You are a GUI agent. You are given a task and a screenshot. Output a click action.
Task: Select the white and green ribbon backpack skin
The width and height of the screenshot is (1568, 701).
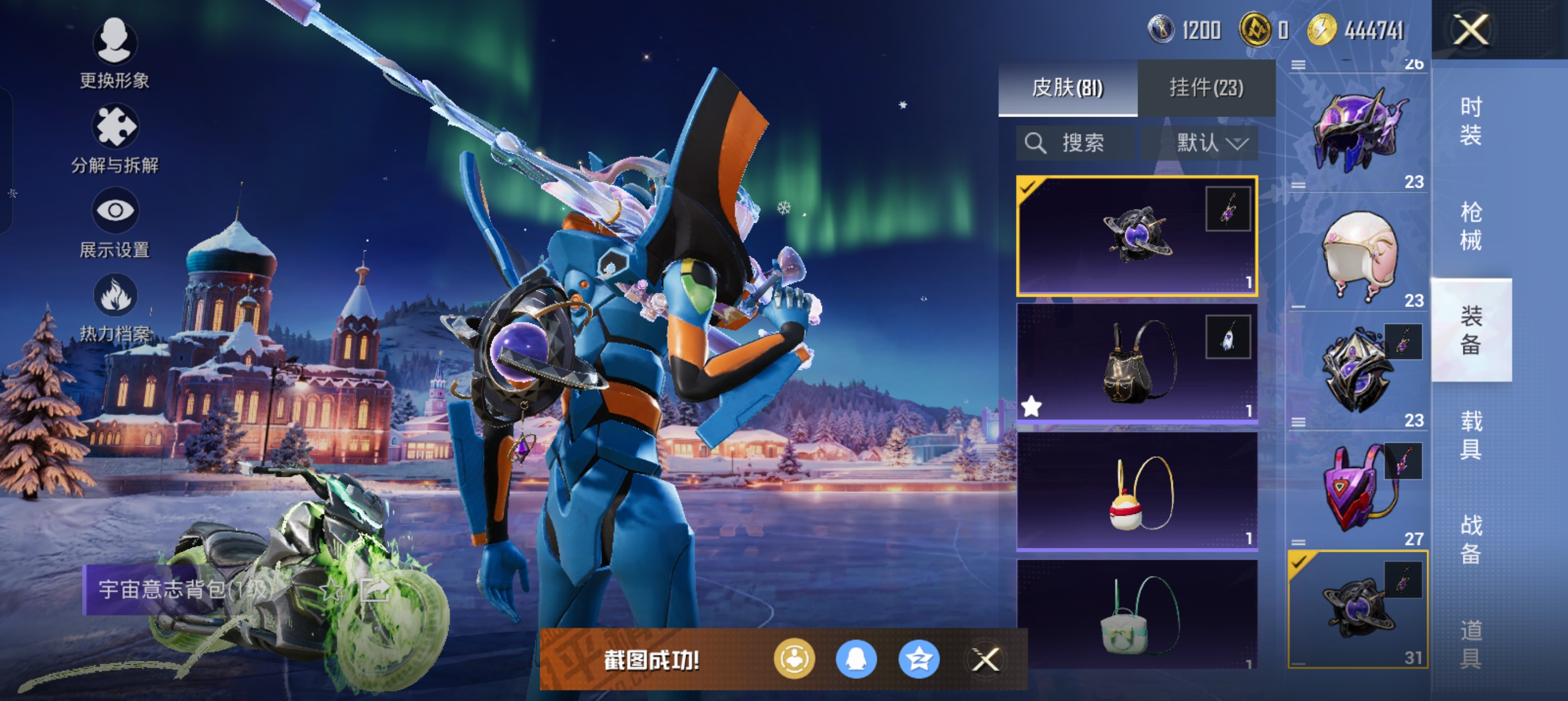coord(1136,615)
